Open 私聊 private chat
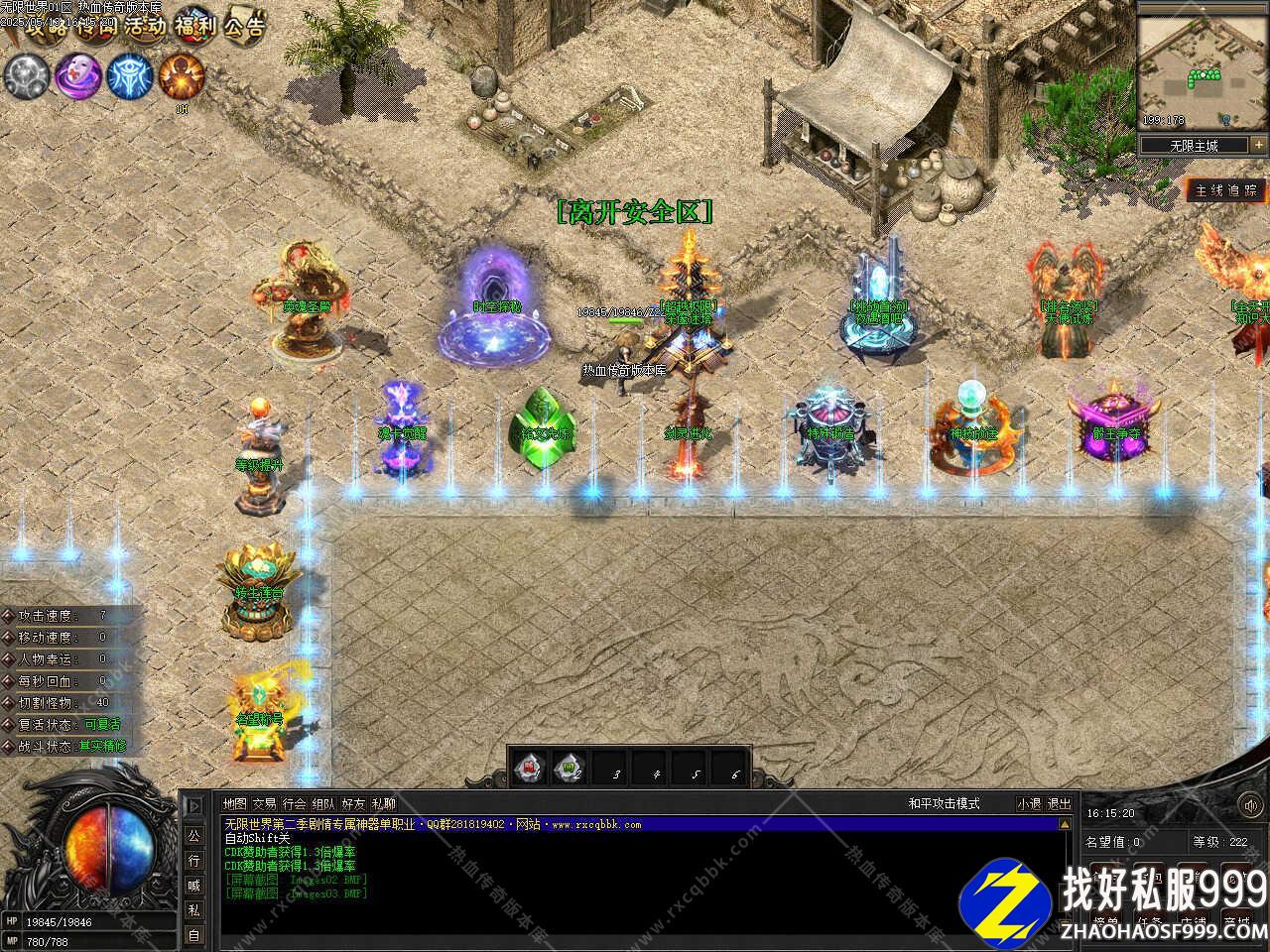1270x952 pixels. pyautogui.click(x=383, y=803)
